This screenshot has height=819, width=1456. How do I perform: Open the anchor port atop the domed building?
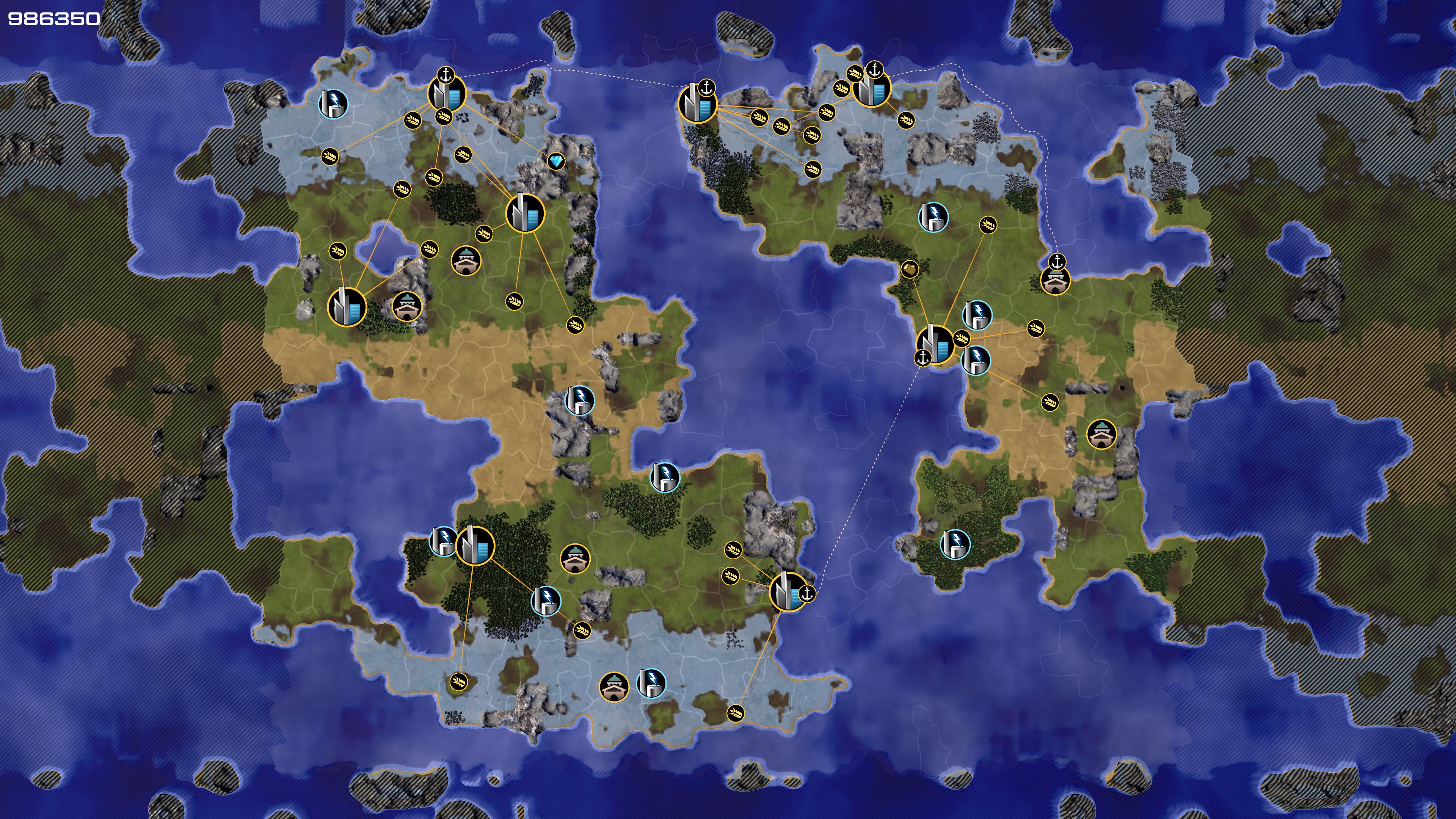(1056, 262)
